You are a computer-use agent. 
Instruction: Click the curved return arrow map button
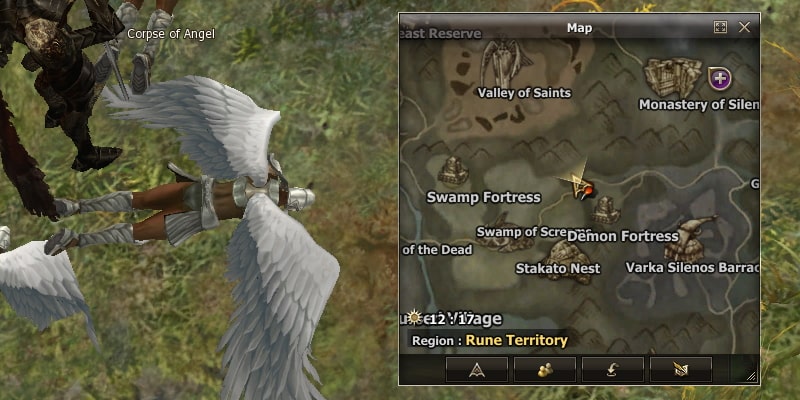point(612,368)
